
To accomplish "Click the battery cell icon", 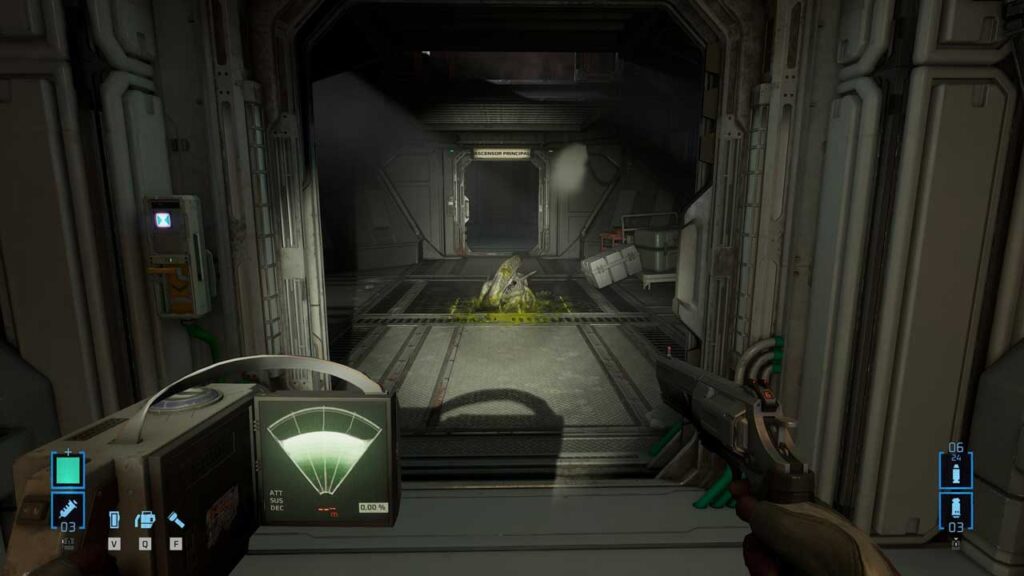I will pyautogui.click(x=114, y=520).
